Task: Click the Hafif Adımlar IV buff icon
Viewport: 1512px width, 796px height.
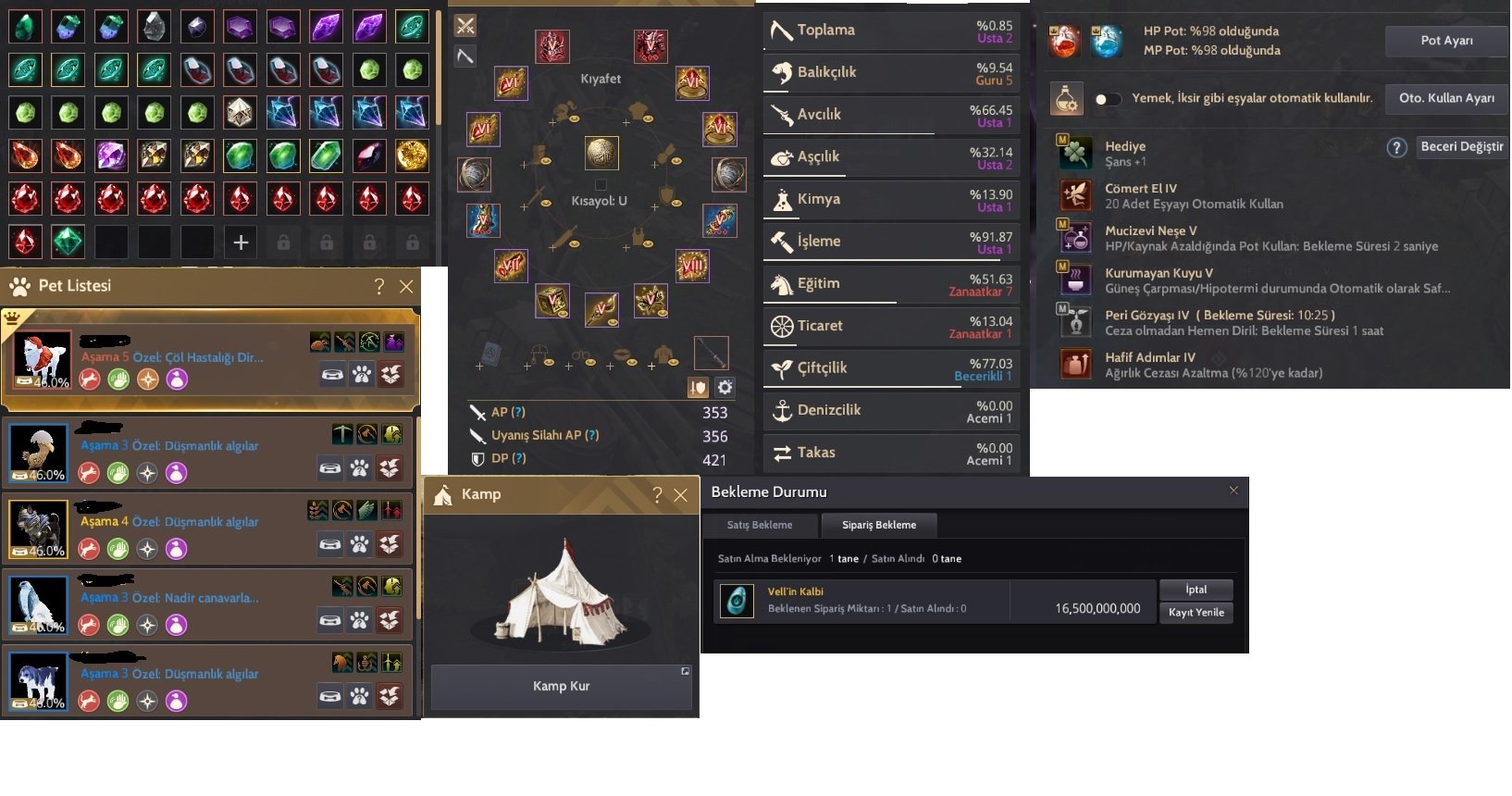Action: 1075,363
